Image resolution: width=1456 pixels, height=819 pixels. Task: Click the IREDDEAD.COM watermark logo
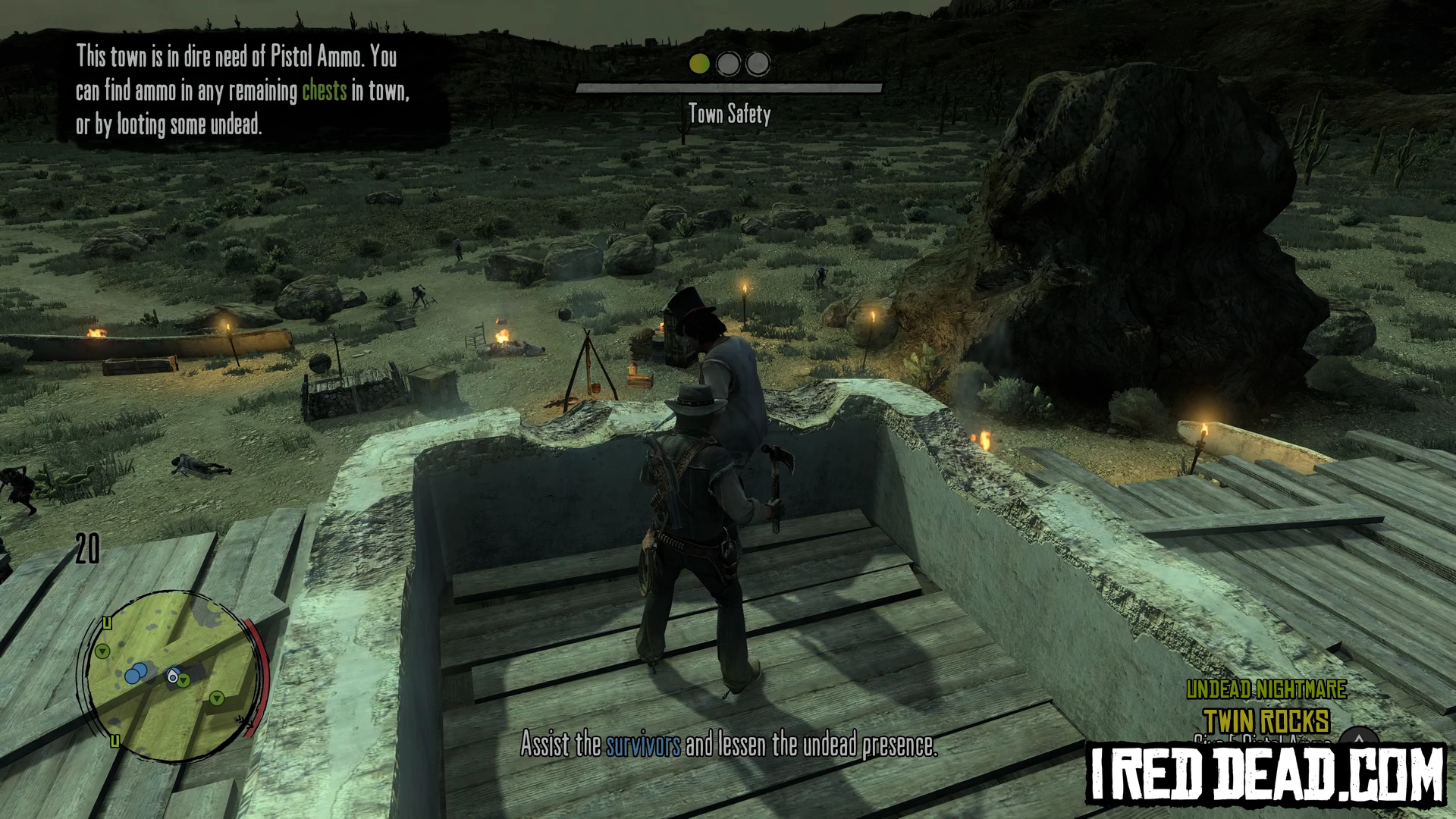(1266, 774)
